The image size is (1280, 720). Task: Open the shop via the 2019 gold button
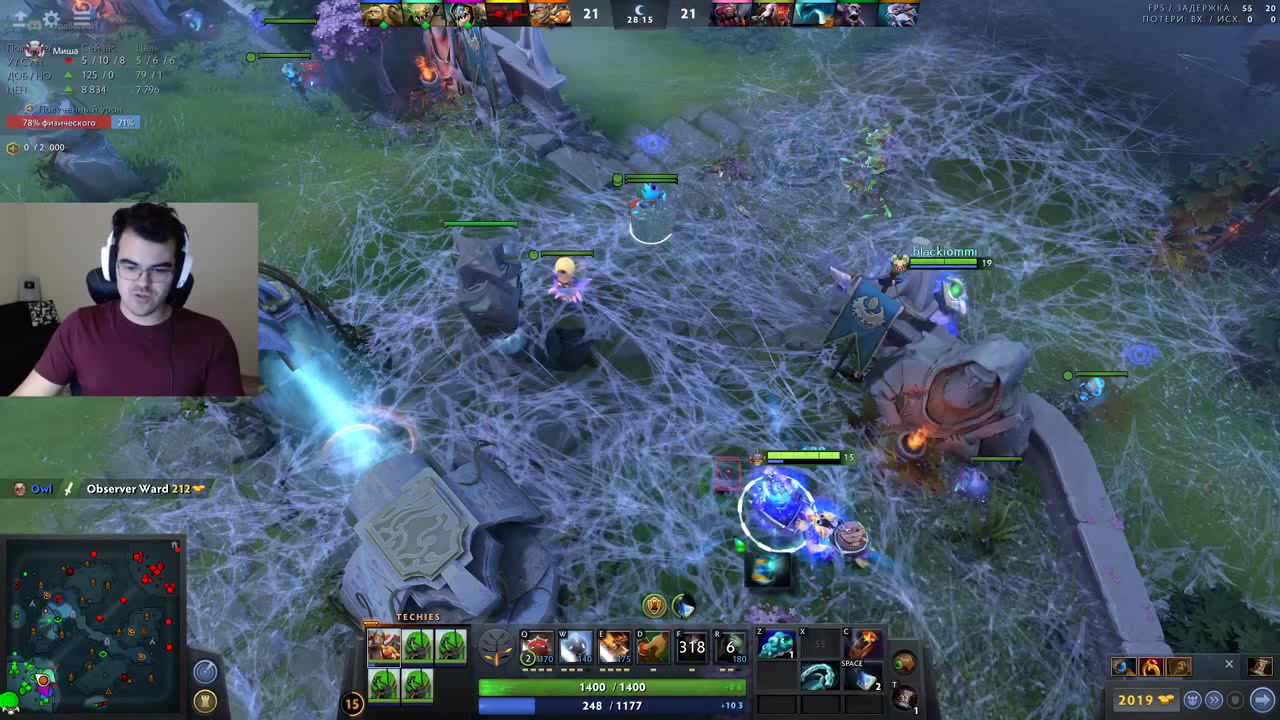1144,700
